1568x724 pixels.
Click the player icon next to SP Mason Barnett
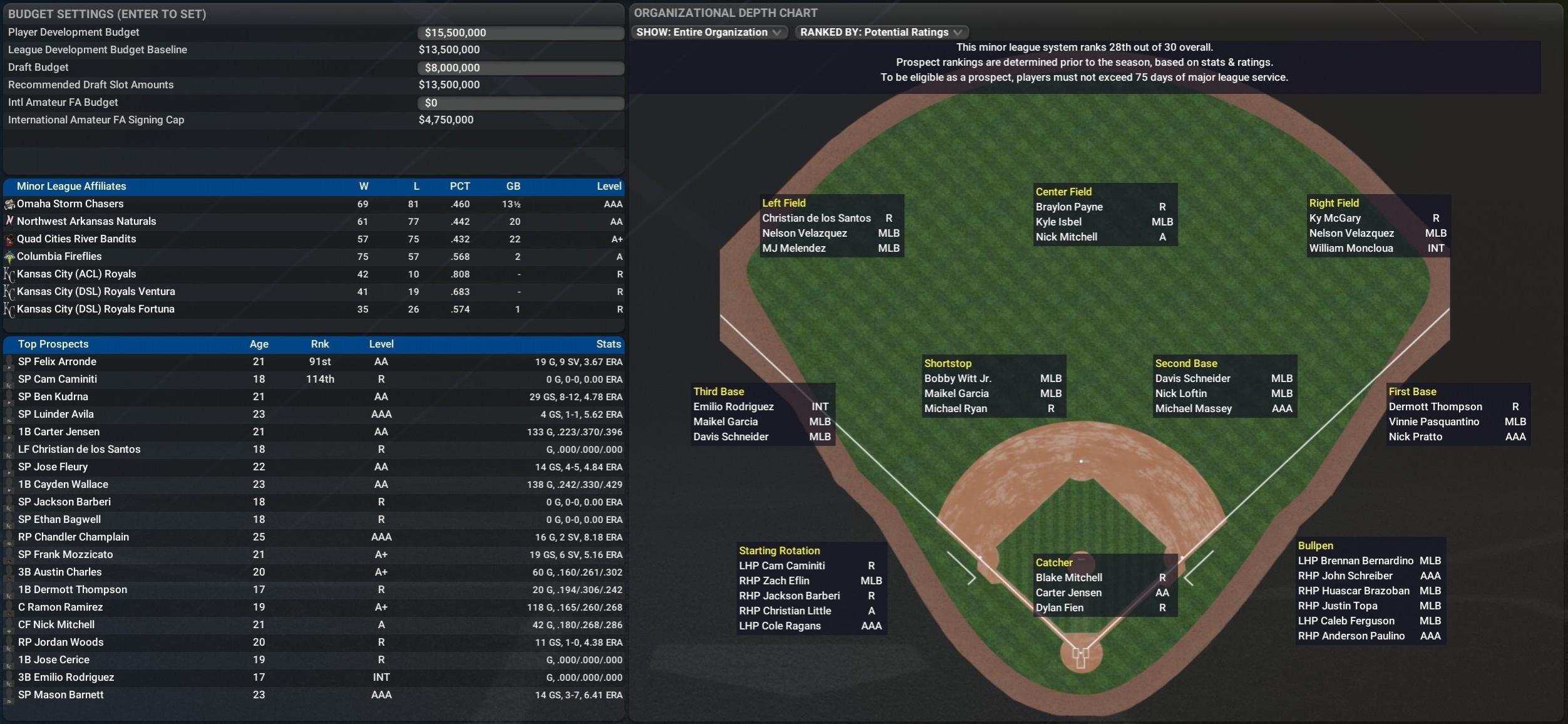tap(9, 695)
